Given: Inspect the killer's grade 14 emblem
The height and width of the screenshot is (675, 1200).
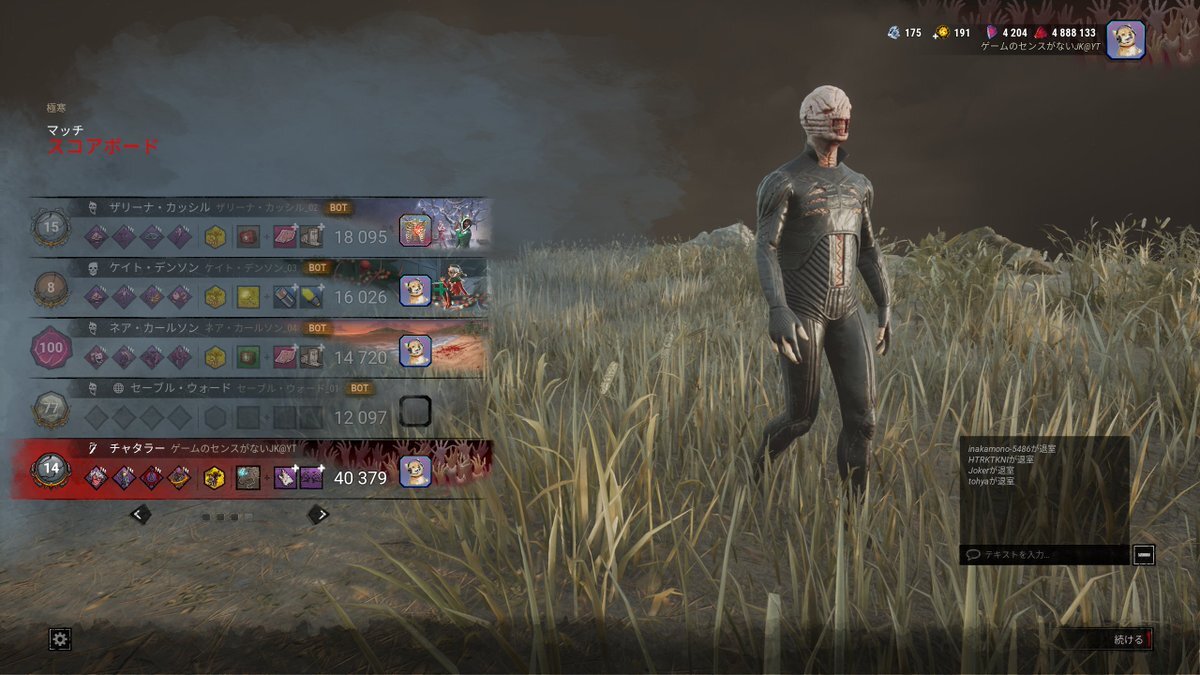Looking at the screenshot, I should coord(51,469).
